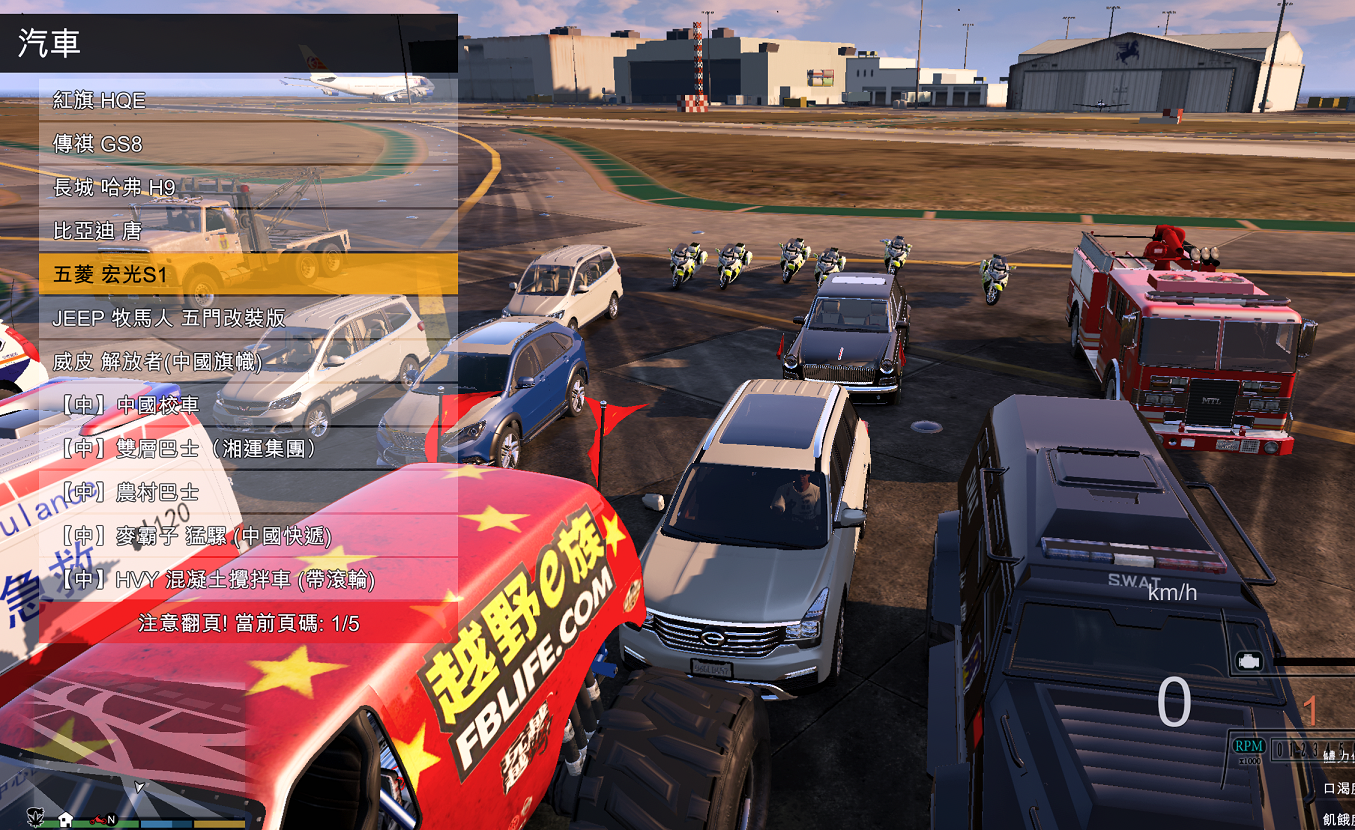
Task: Click the RPM badge on the tachometer
Action: click(x=1249, y=746)
